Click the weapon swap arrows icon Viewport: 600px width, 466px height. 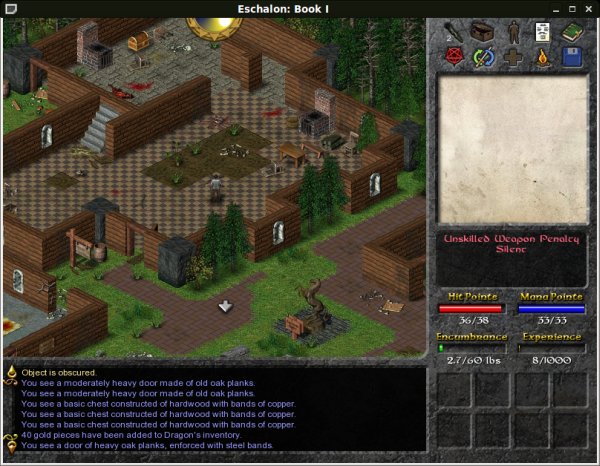484,57
